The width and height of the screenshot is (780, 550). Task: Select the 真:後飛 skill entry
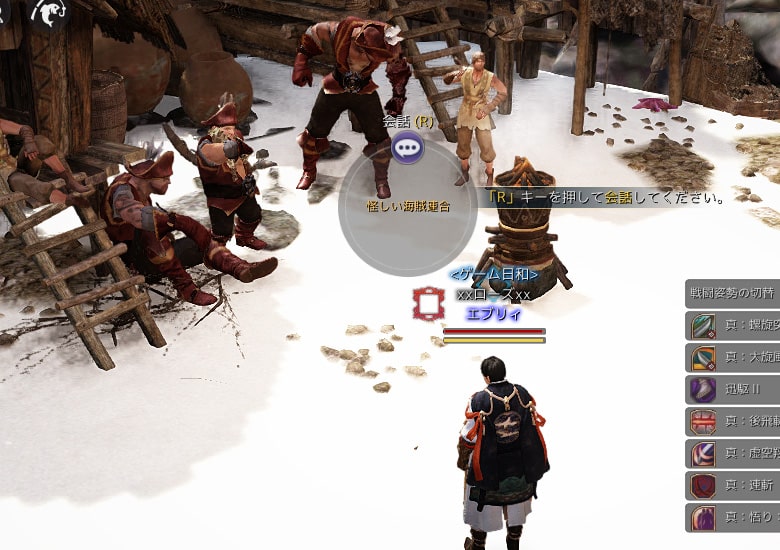(x=733, y=422)
